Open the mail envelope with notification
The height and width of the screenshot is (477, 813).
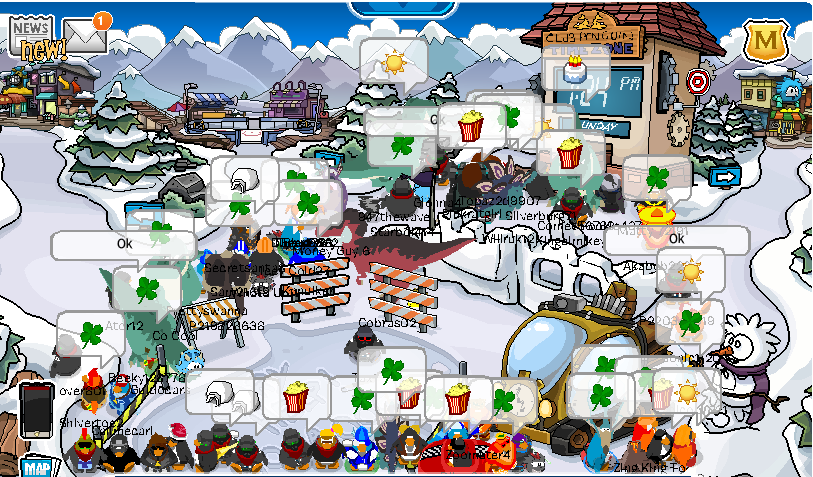(x=85, y=36)
